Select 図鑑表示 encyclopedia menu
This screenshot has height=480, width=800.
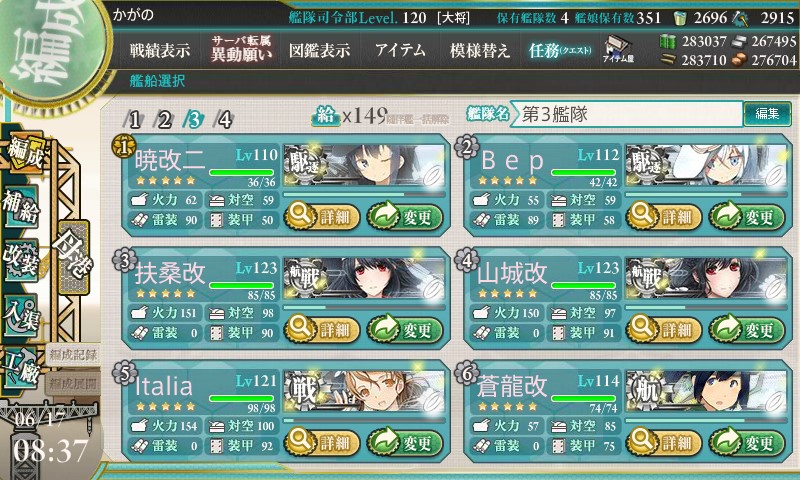pyautogui.click(x=320, y=50)
